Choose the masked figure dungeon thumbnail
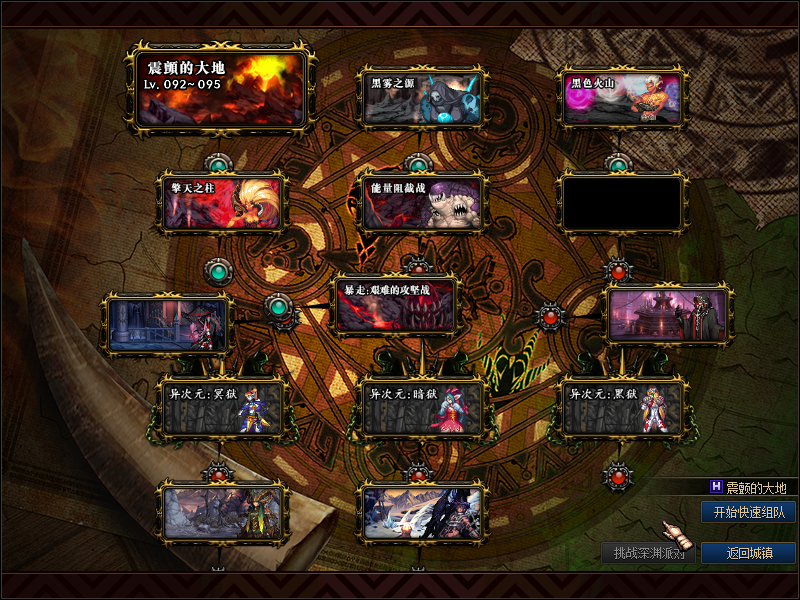800x600 pixels. 670,314
